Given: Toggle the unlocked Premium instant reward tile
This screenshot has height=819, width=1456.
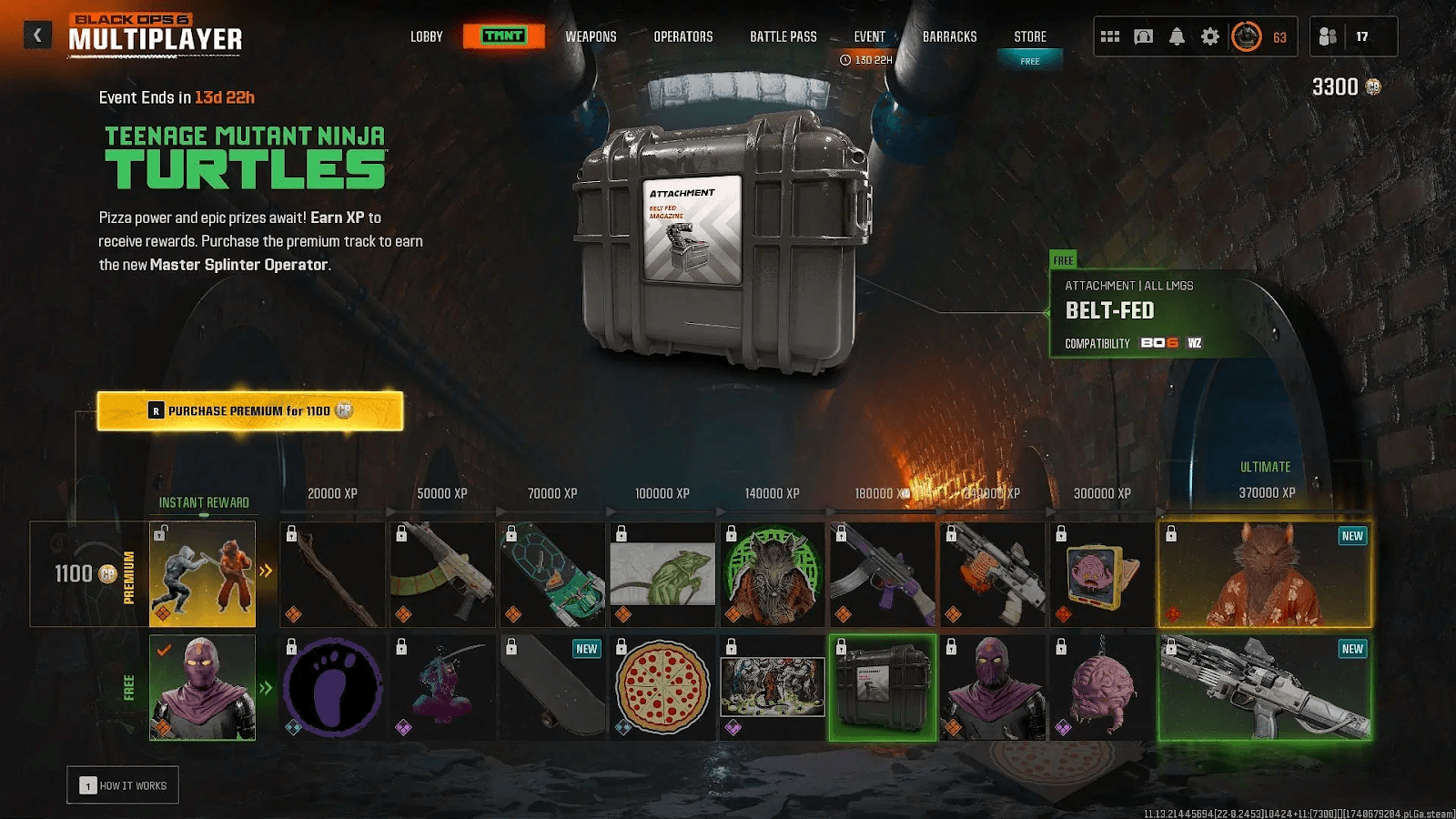Looking at the screenshot, I should click(202, 572).
